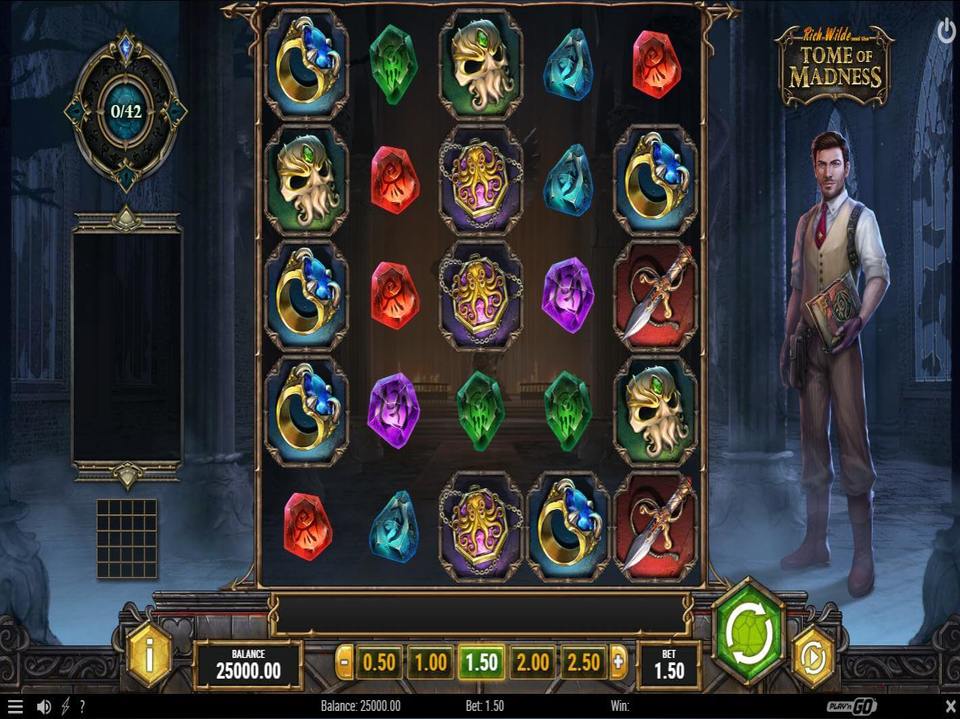
Task: Select the 1.50 bet value
Action: tap(481, 662)
